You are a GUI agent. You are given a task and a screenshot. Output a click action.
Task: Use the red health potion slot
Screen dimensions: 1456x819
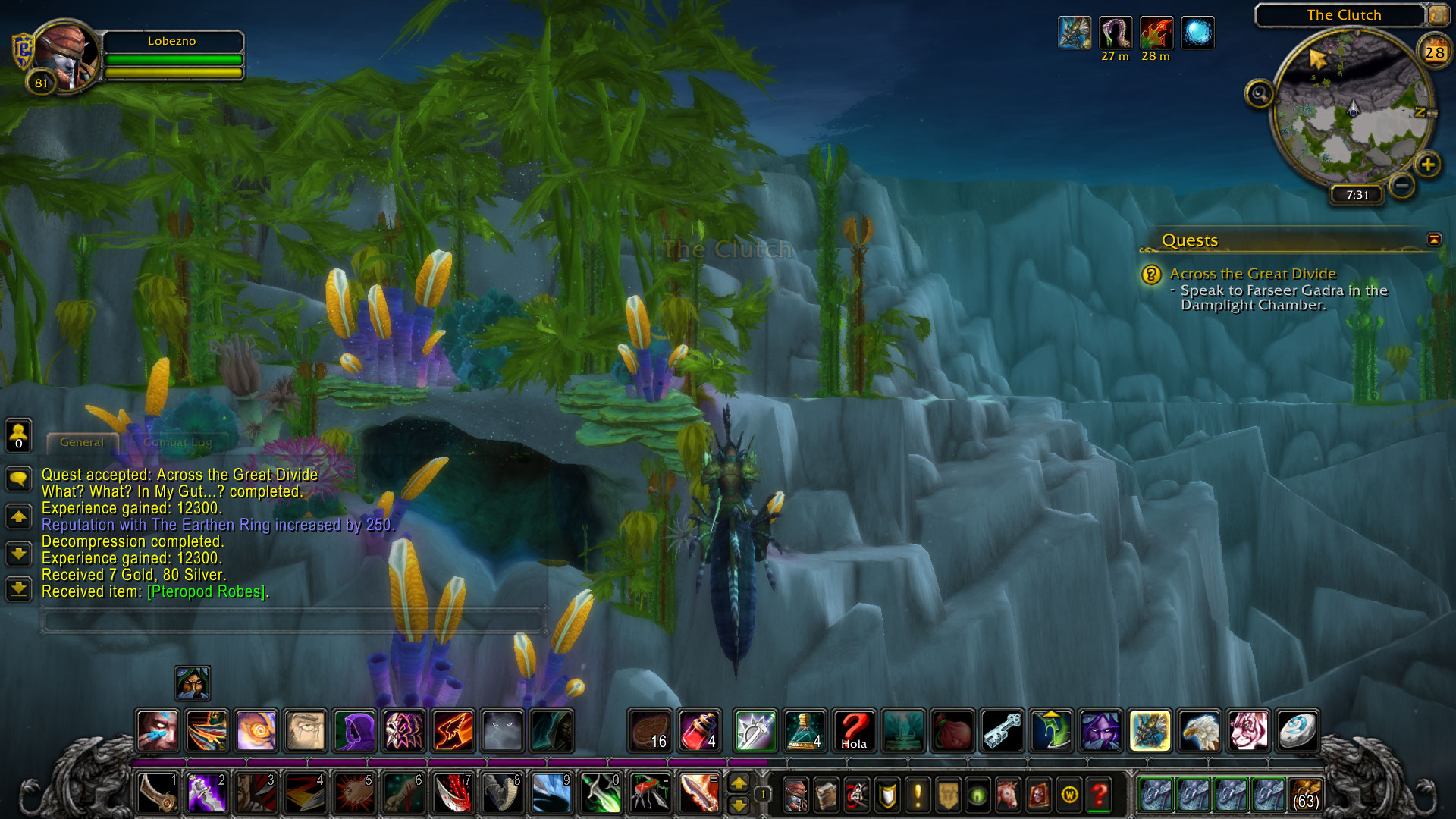pos(698,730)
